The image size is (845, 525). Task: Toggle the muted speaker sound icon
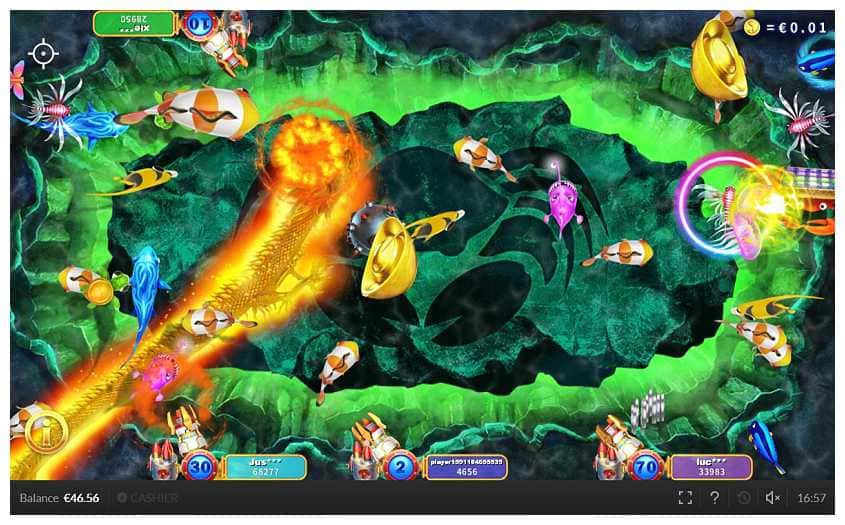[772, 498]
